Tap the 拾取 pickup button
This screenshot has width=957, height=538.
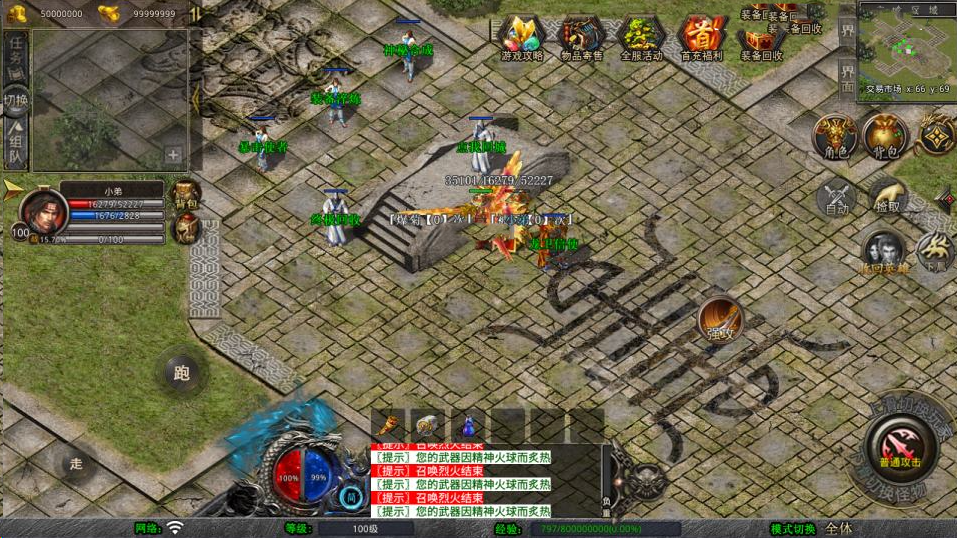(886, 196)
